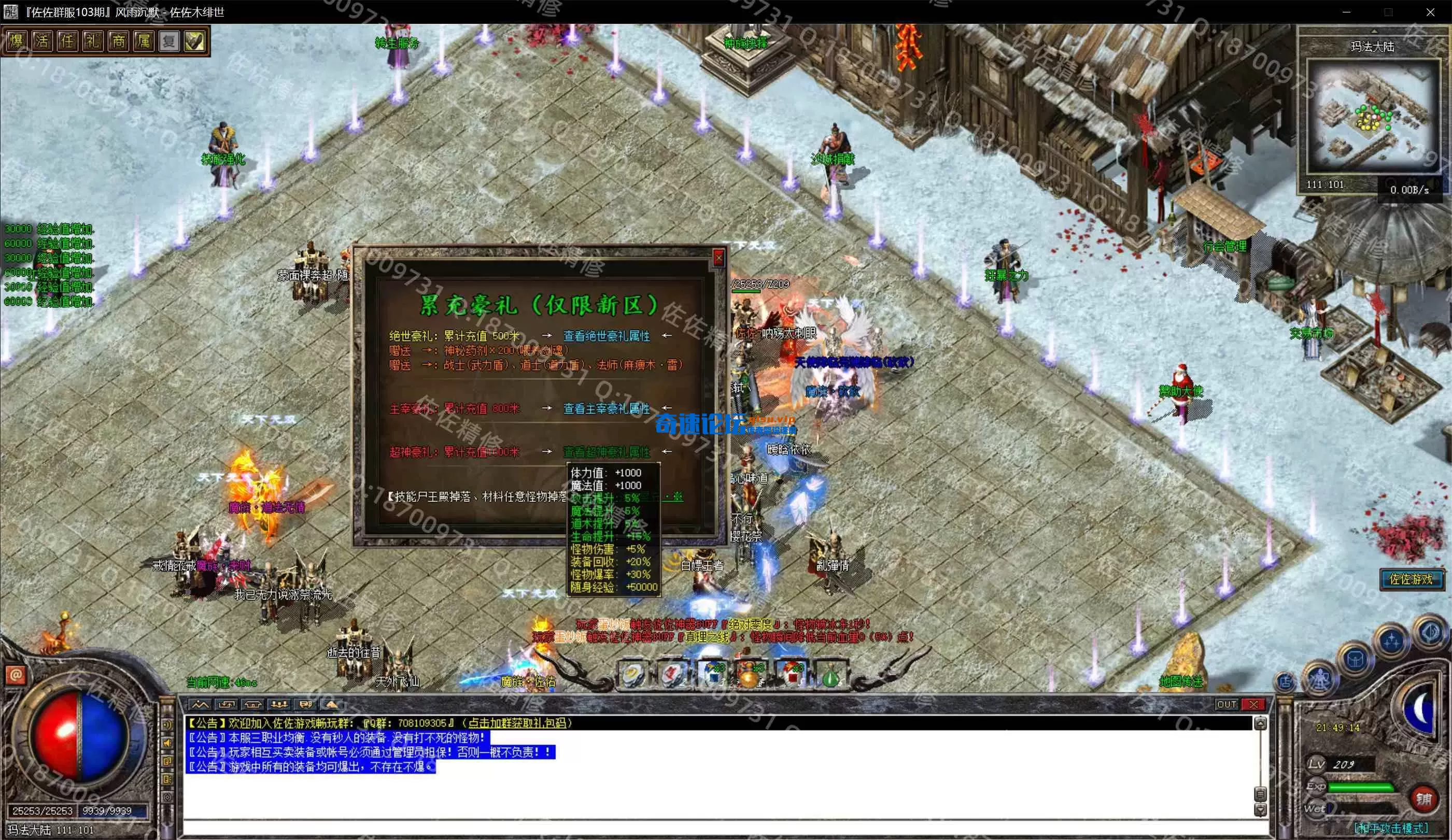Open the 任 quest icon
Viewport: 1452px width, 840px height.
(67, 41)
